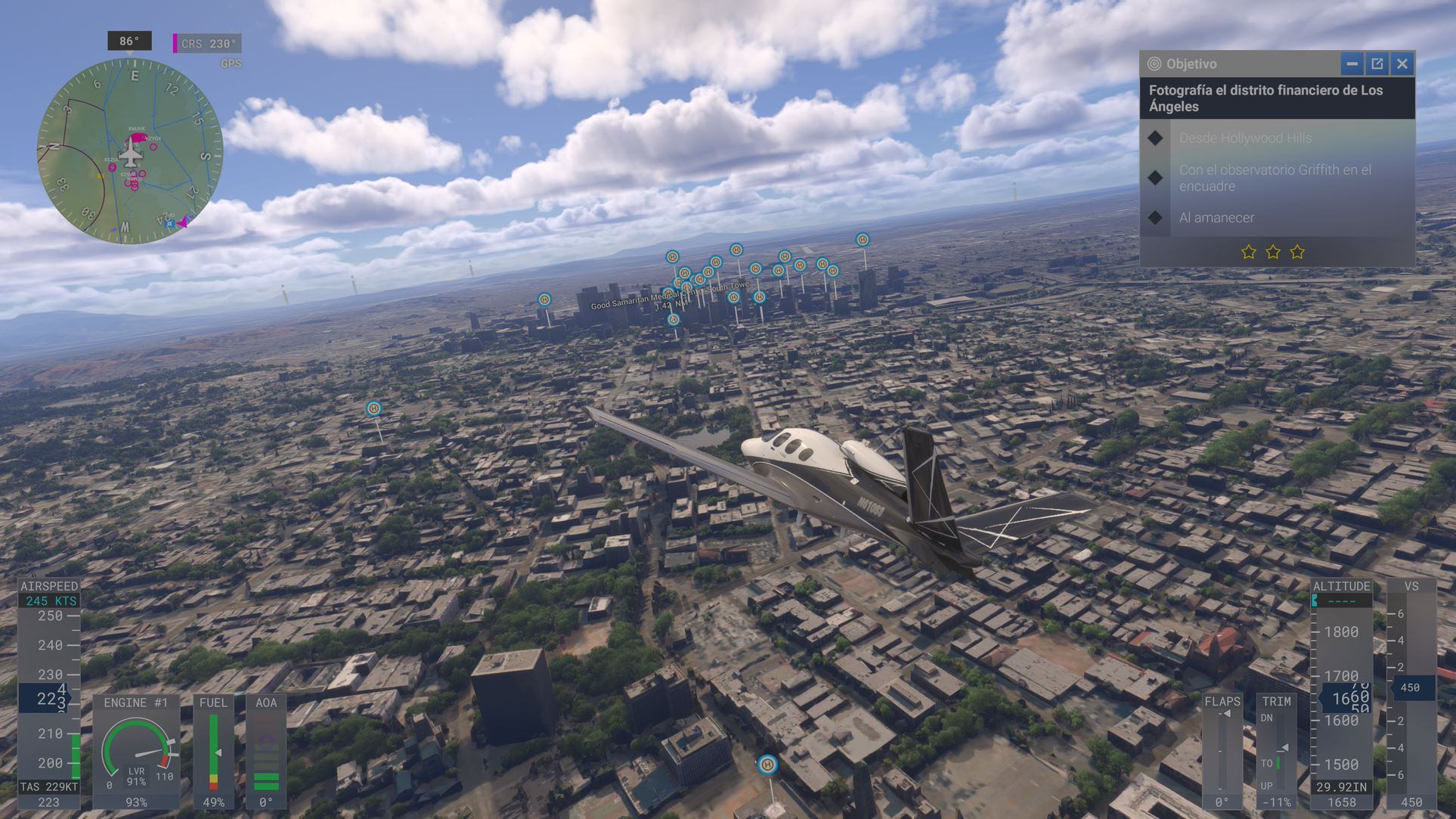The height and width of the screenshot is (819, 1456).
Task: Close the Objetivo panel
Action: (1402, 64)
